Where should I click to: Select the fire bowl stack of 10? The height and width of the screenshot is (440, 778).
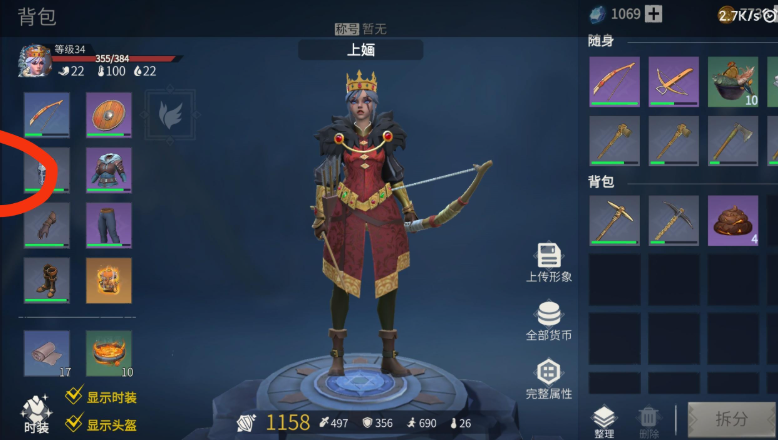[108, 353]
